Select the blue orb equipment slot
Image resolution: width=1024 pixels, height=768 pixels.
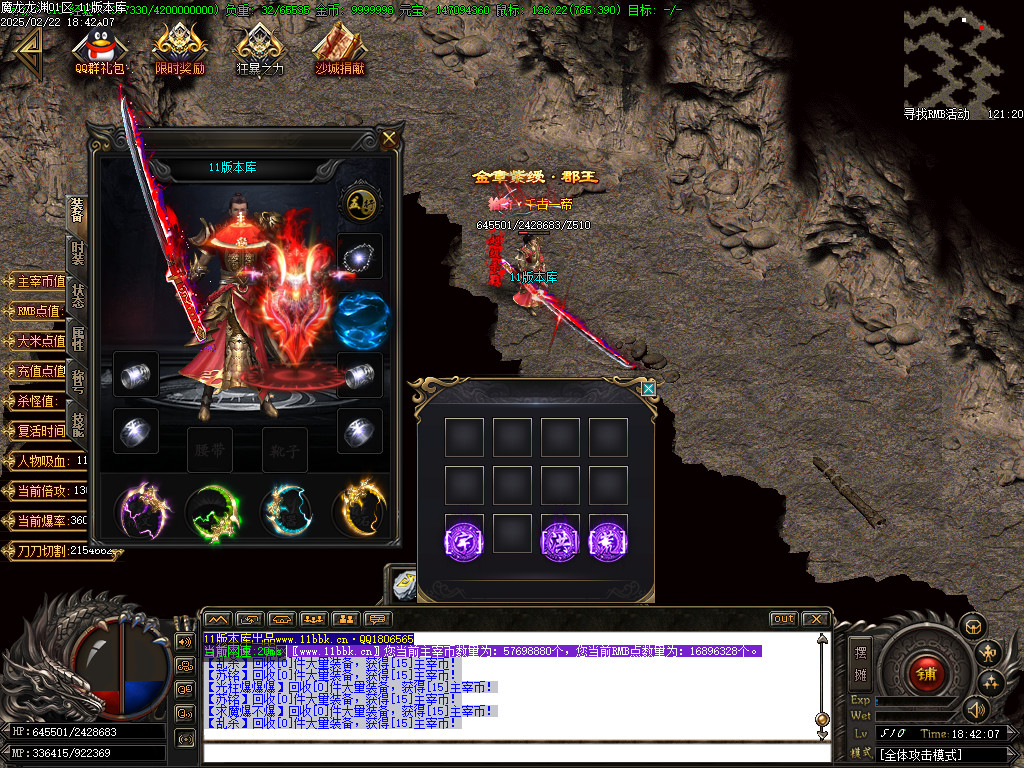(360, 319)
